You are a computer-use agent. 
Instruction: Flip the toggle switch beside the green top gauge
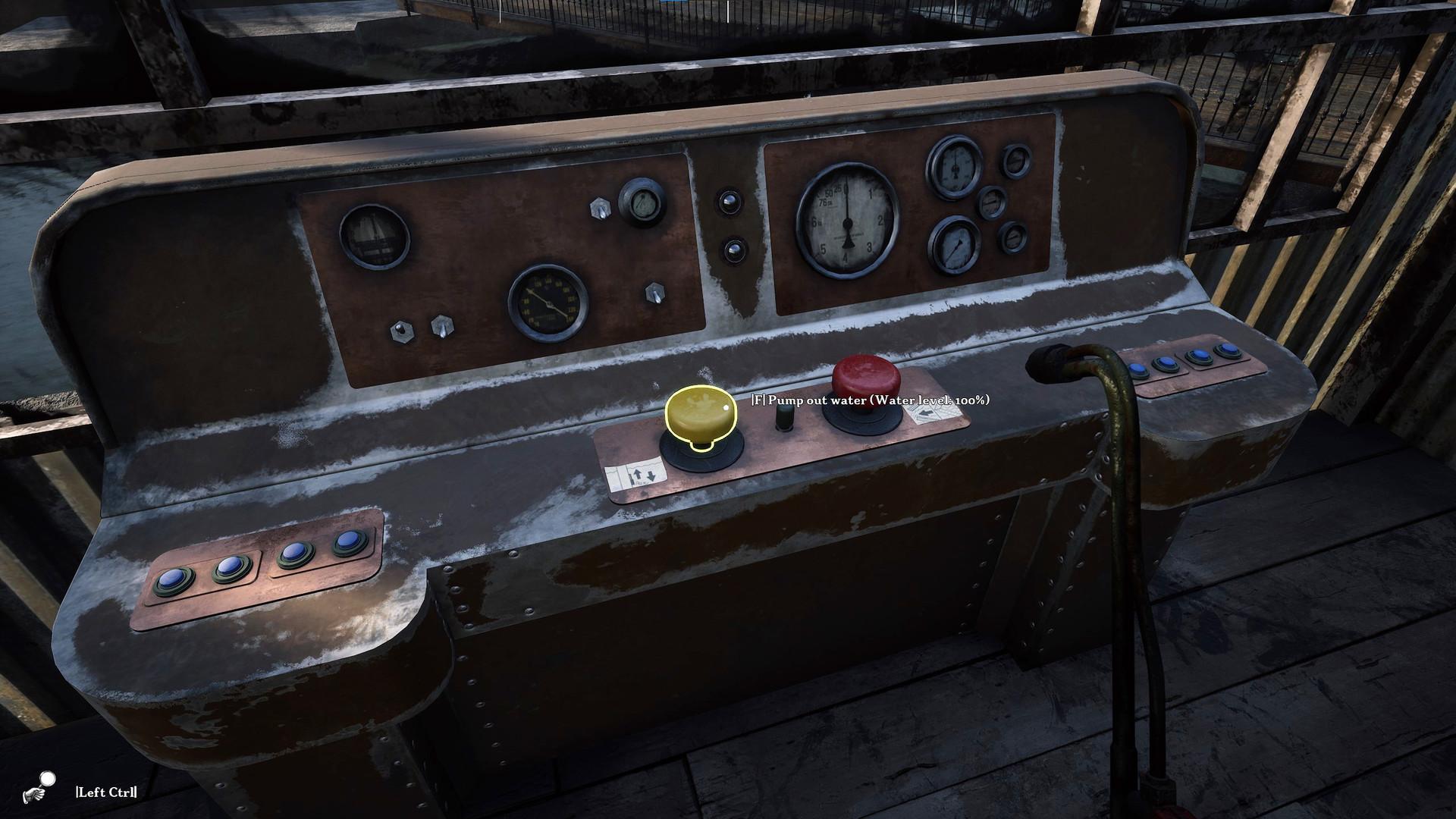click(x=600, y=208)
